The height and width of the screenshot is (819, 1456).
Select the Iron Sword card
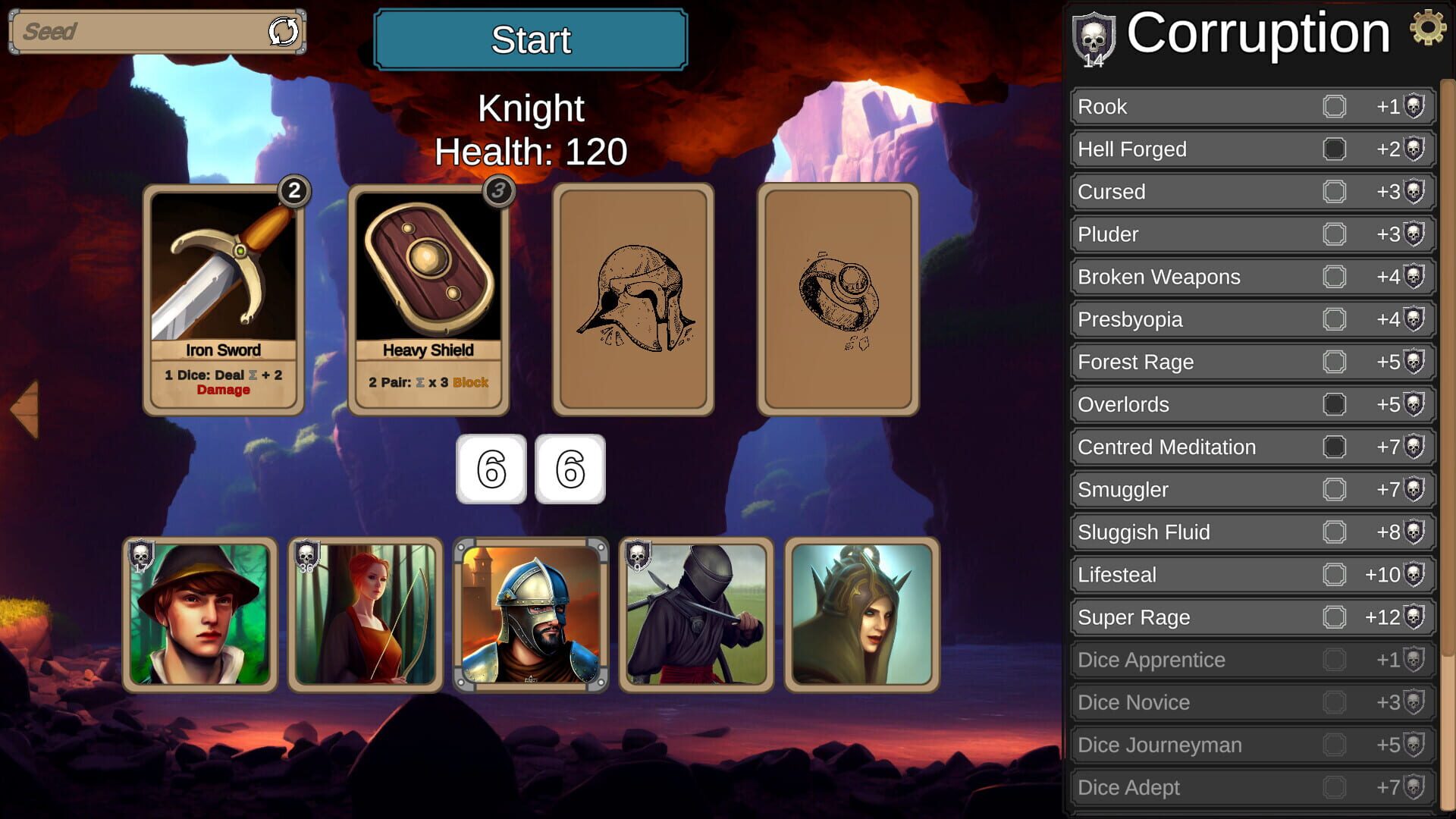(222, 296)
